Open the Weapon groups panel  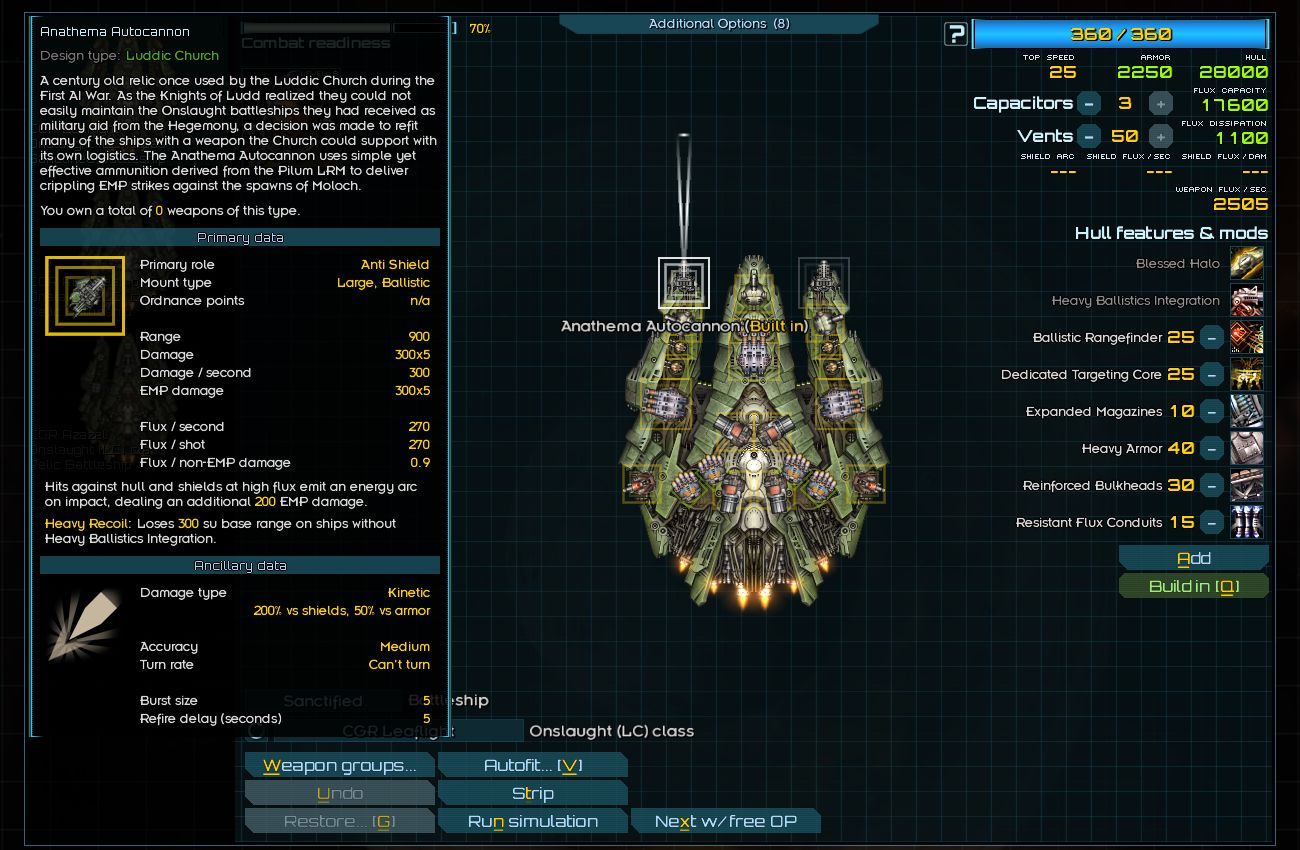click(339, 766)
